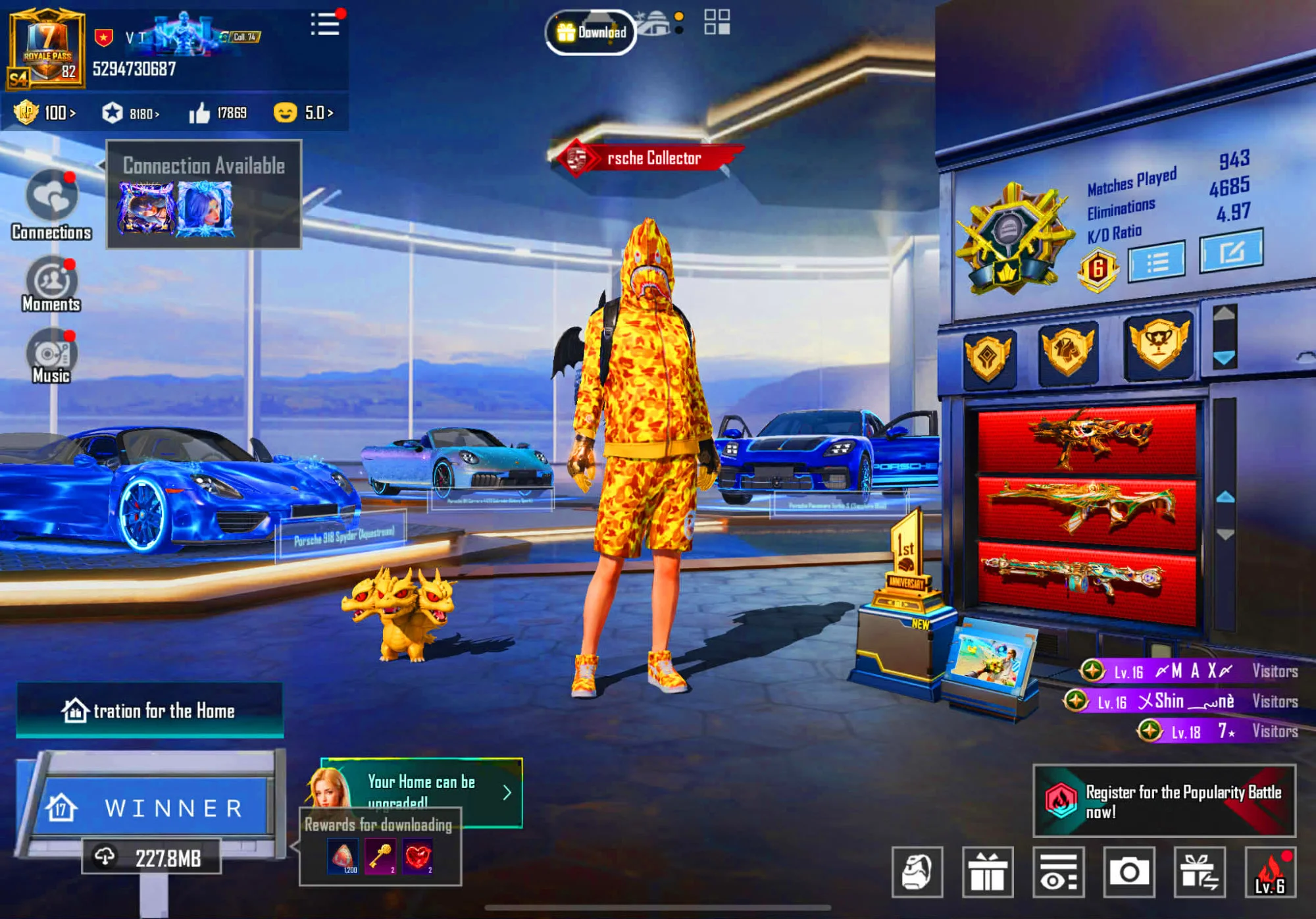
Task: Click the four-squares grid icon
Action: click(x=717, y=22)
